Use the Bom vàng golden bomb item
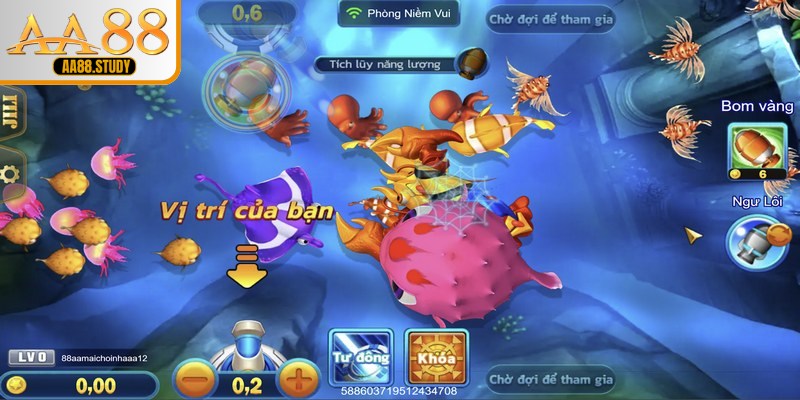This screenshot has height=400, width=800. (x=756, y=151)
